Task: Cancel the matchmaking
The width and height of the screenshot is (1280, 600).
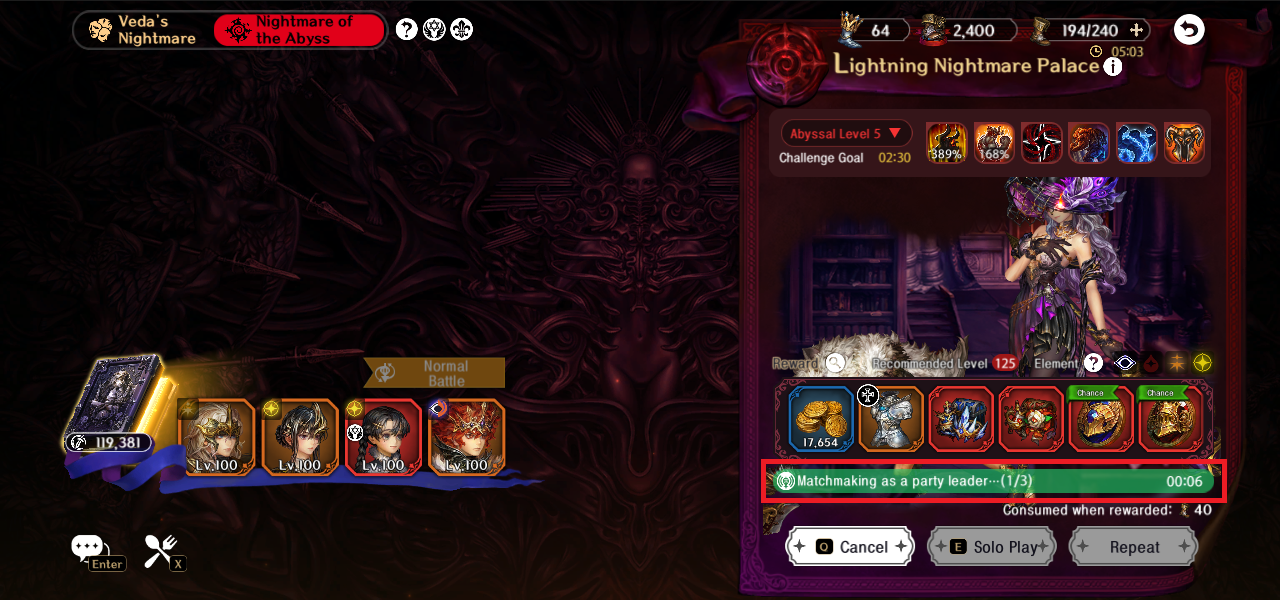Action: click(x=850, y=547)
